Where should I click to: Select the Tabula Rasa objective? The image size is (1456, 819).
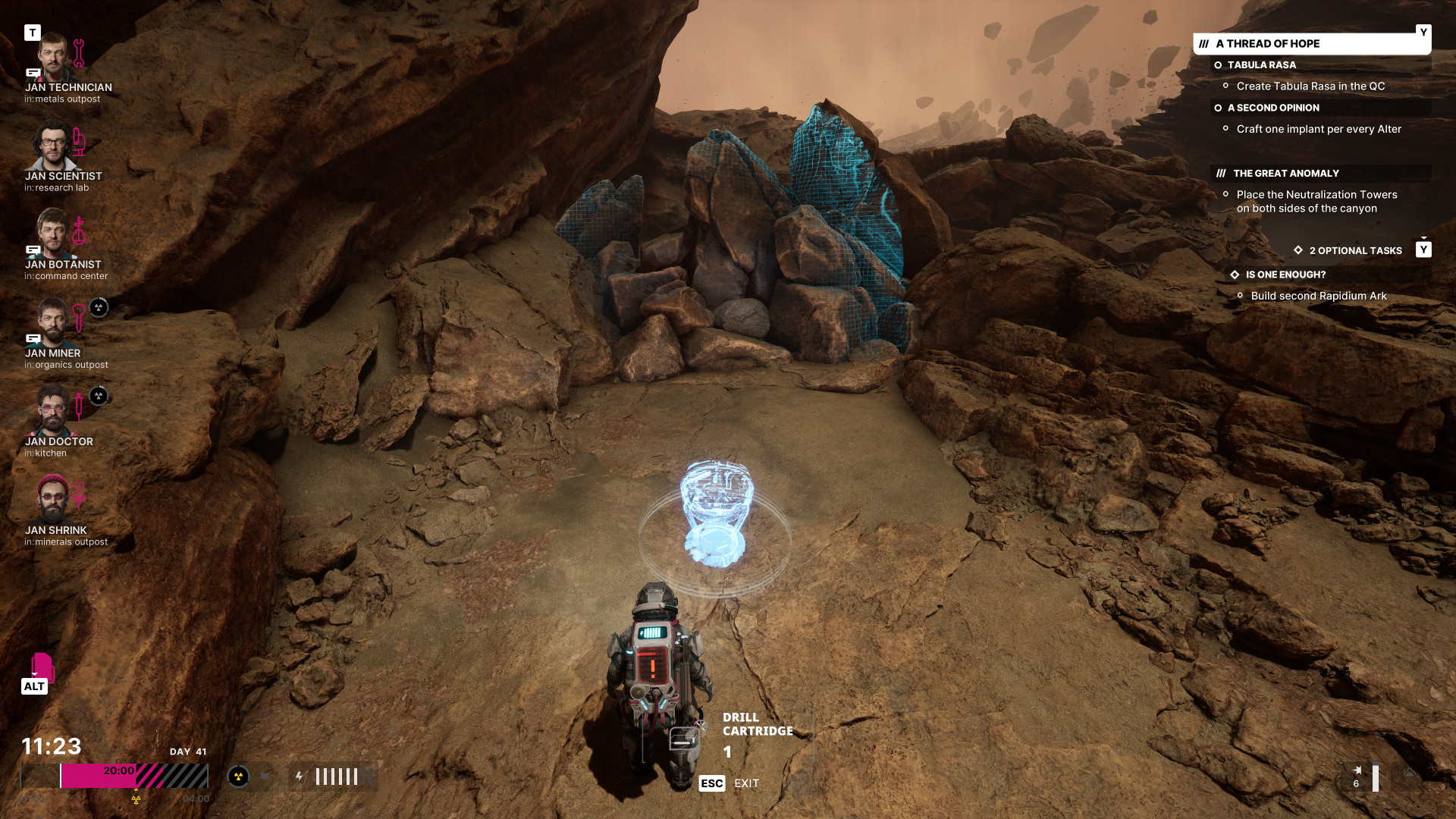(1261, 65)
